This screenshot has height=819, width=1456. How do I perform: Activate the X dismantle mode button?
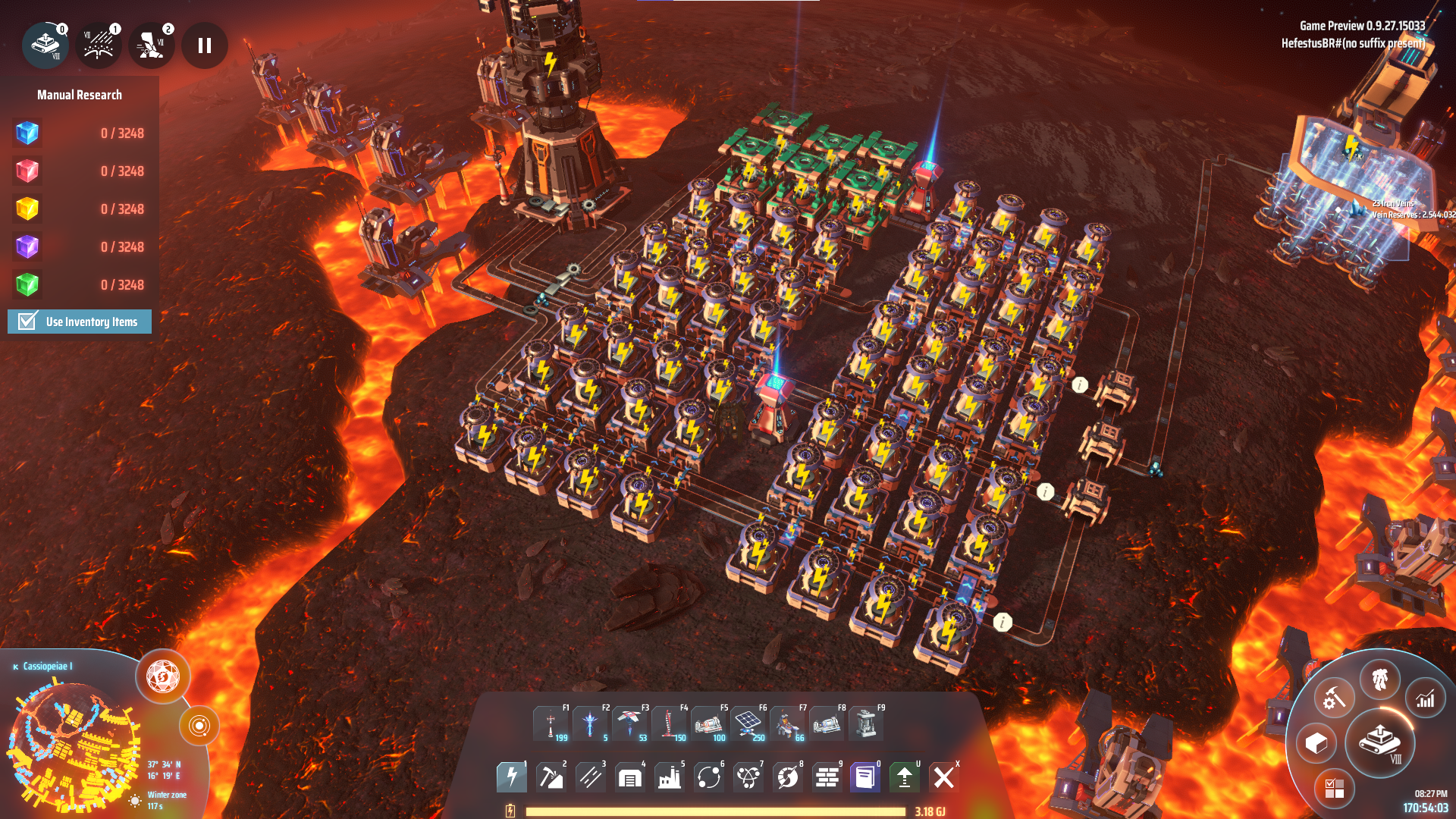coord(943,777)
